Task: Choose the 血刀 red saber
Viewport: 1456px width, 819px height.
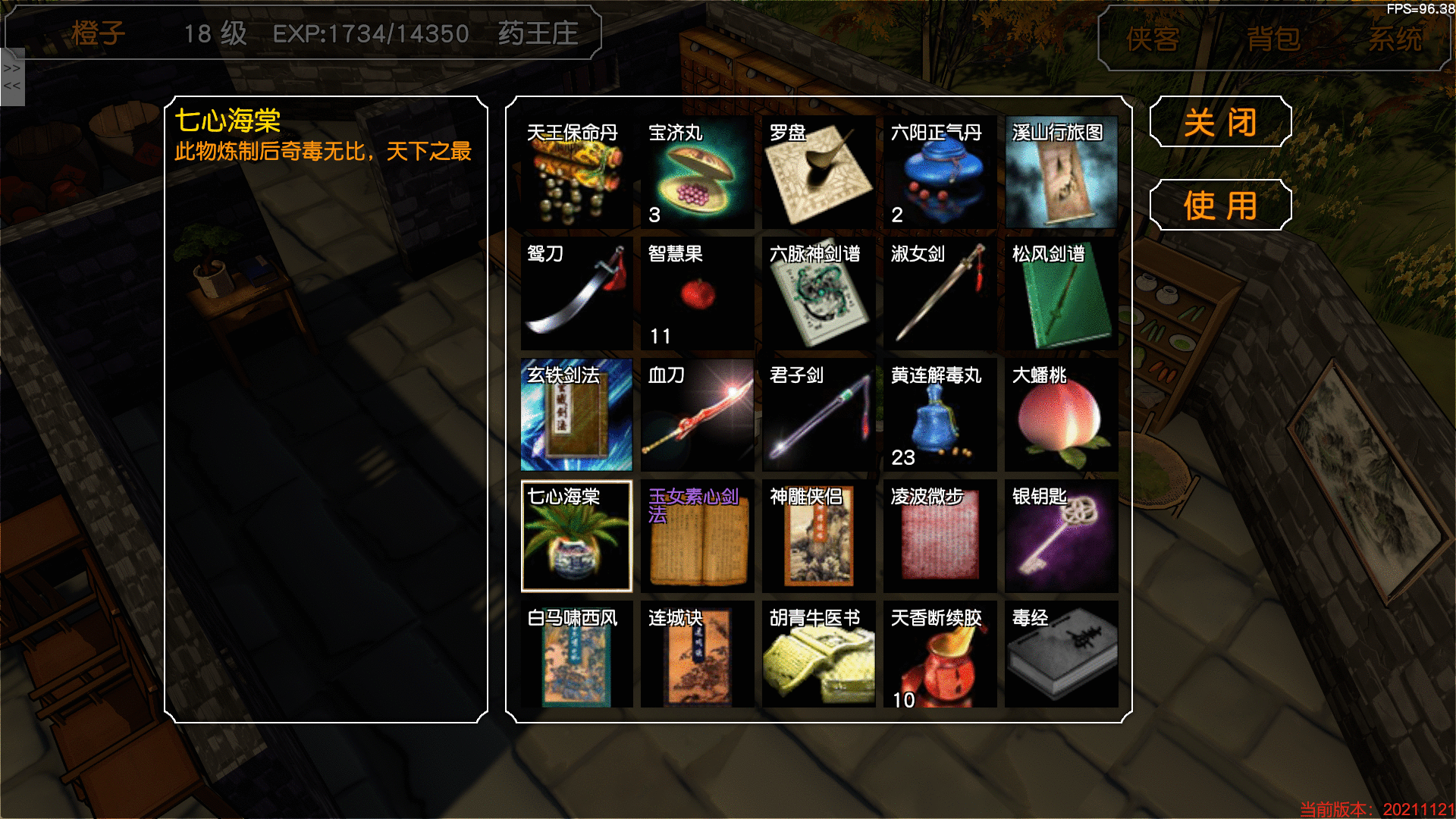Action: [697, 416]
